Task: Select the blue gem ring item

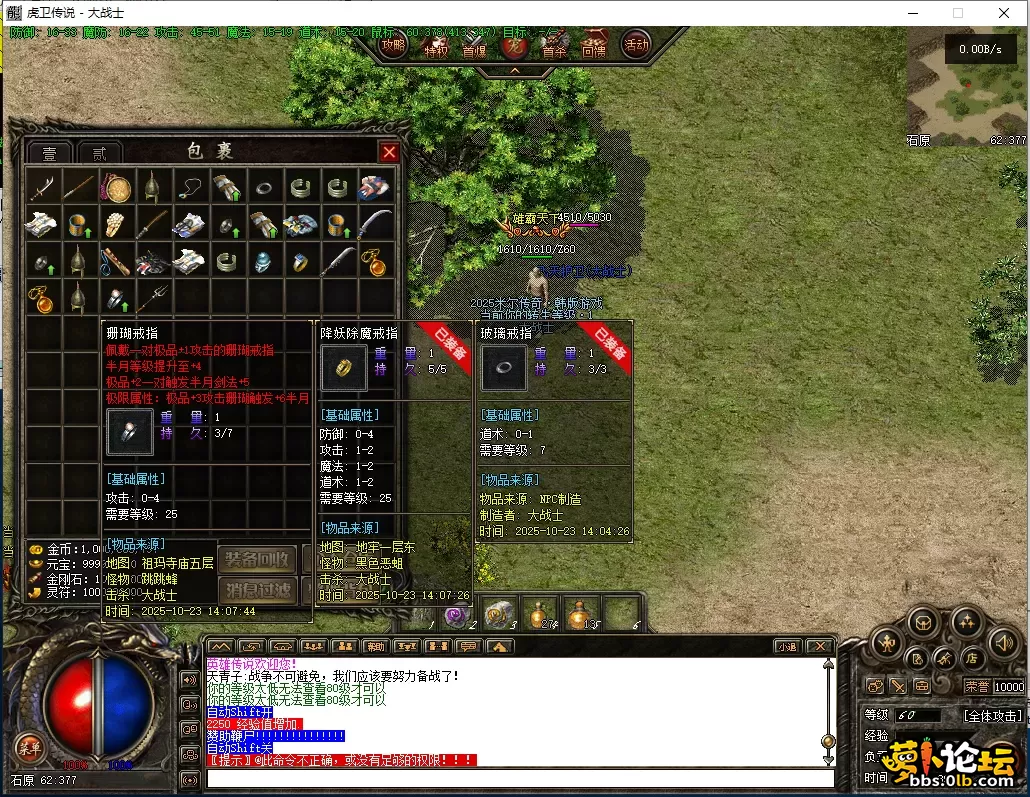Action: tap(299, 261)
